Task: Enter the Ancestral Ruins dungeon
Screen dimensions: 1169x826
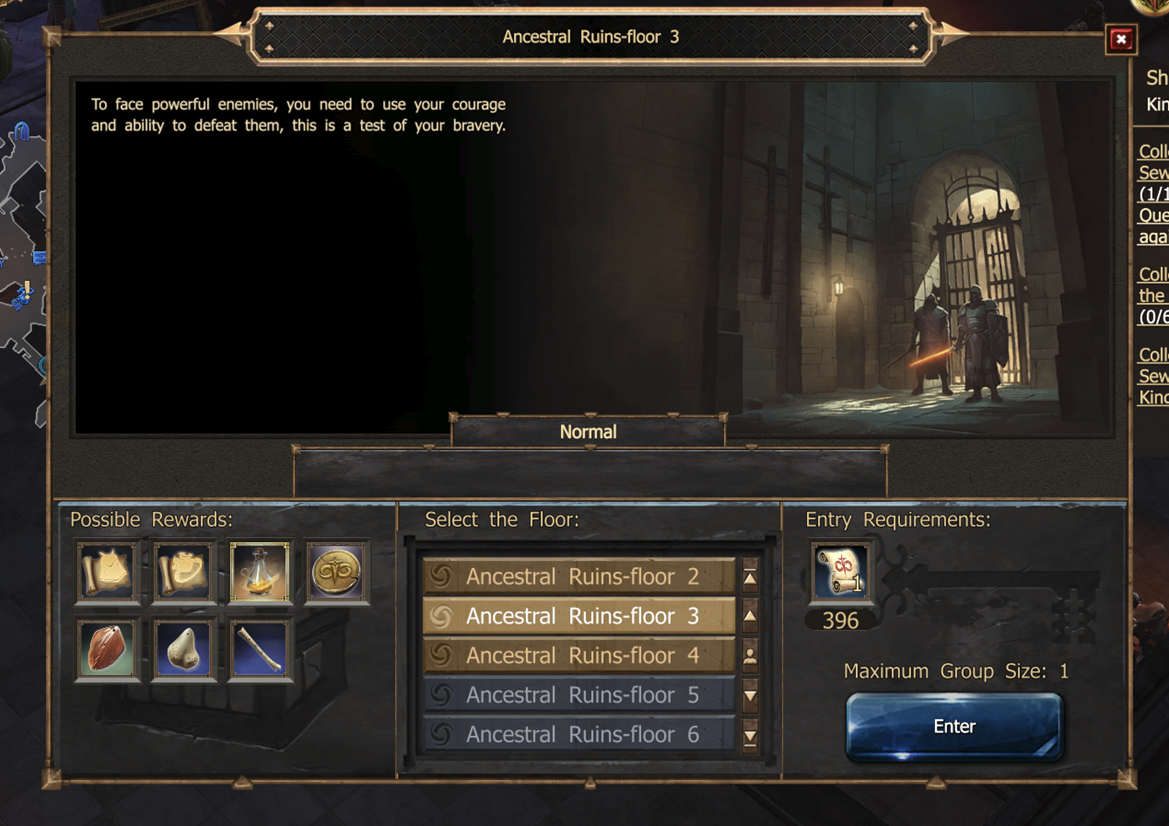Action: [x=953, y=727]
